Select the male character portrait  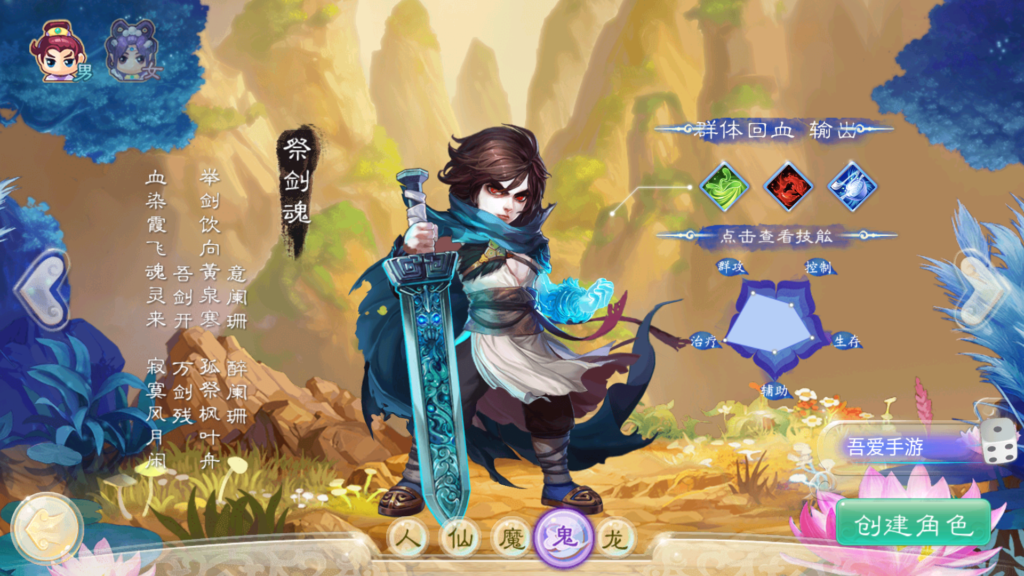58,51
